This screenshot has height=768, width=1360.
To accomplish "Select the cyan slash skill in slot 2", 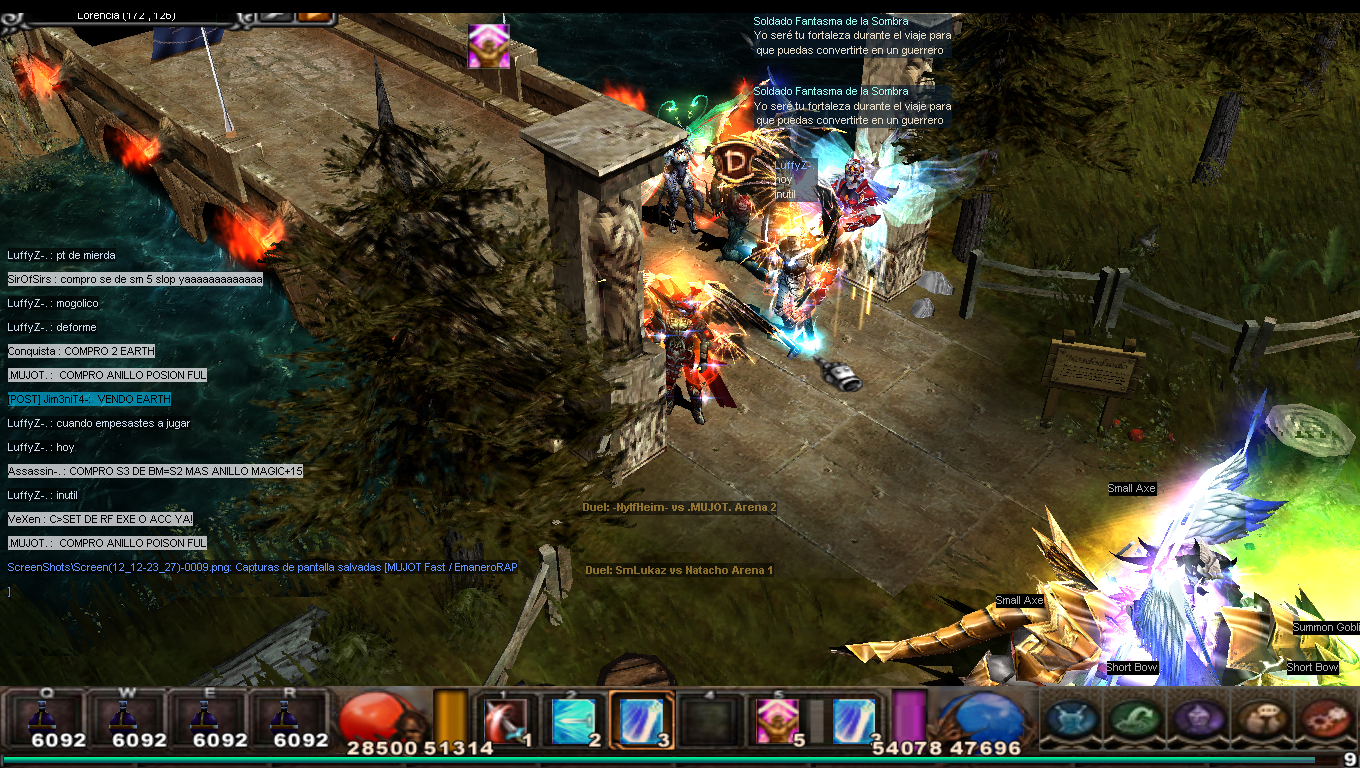I will click(573, 720).
